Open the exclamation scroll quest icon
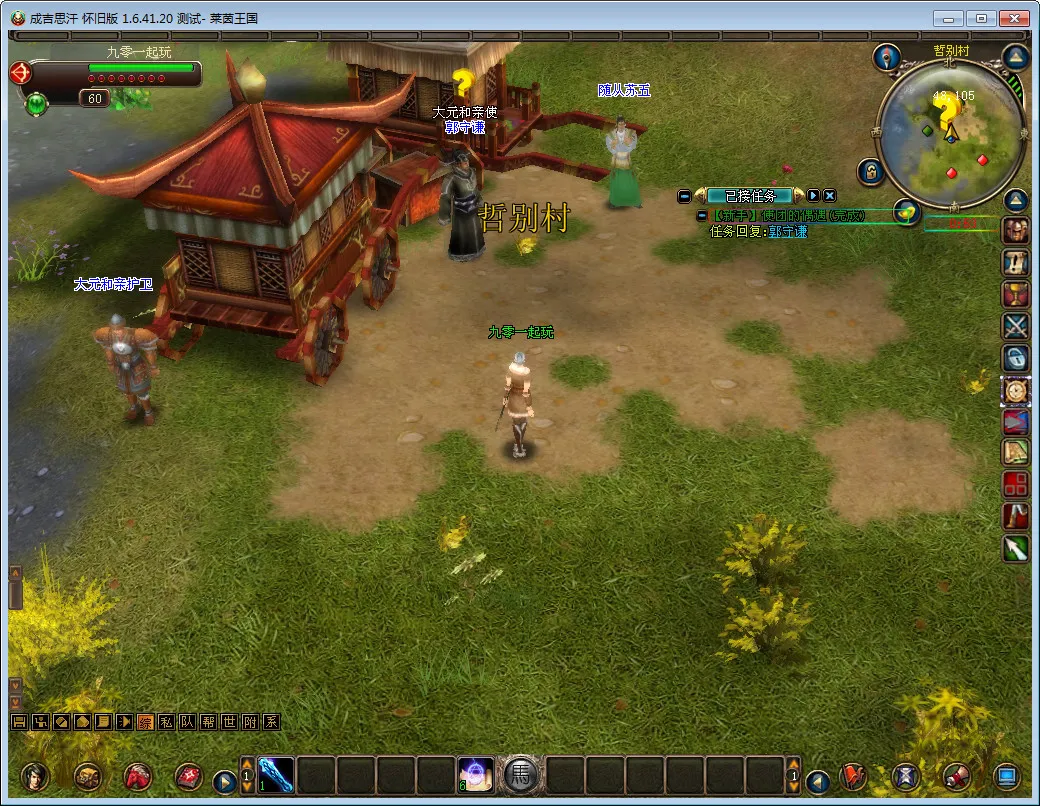 (x=1016, y=263)
